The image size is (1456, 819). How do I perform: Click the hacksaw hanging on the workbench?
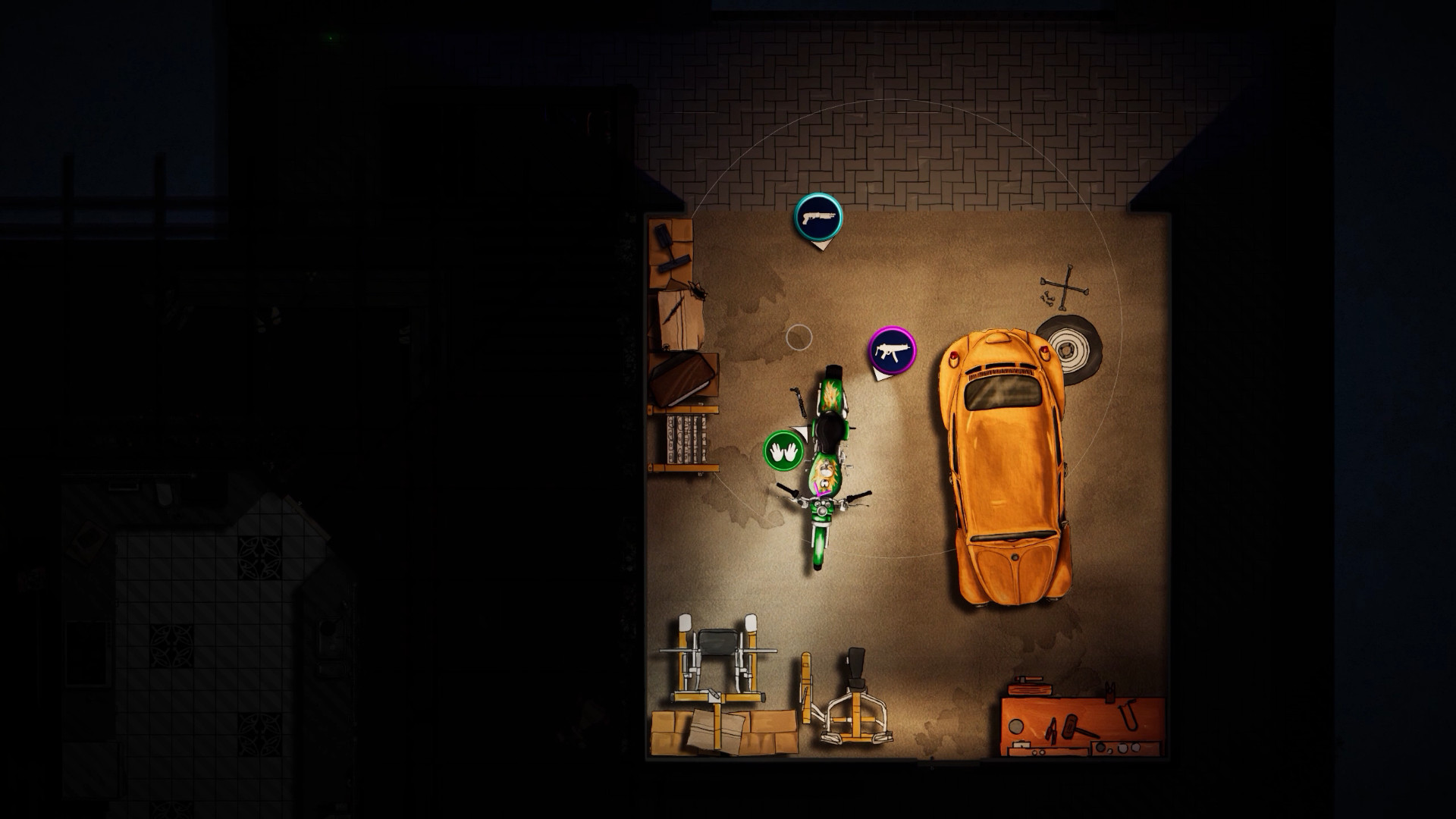[1129, 717]
